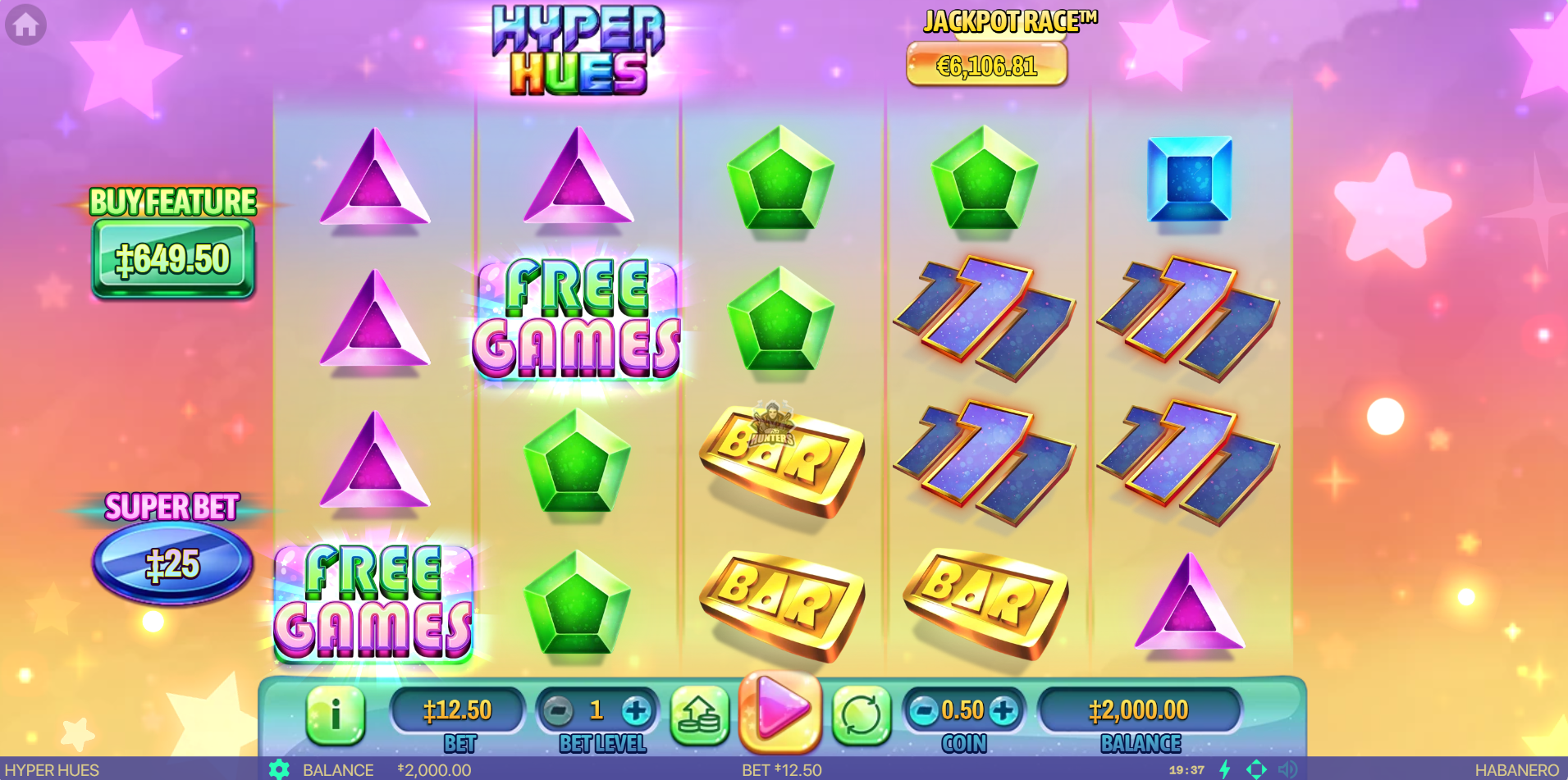This screenshot has width=1568, height=780.
Task: Open the settings gear in the bottom bar
Action: 279,769
